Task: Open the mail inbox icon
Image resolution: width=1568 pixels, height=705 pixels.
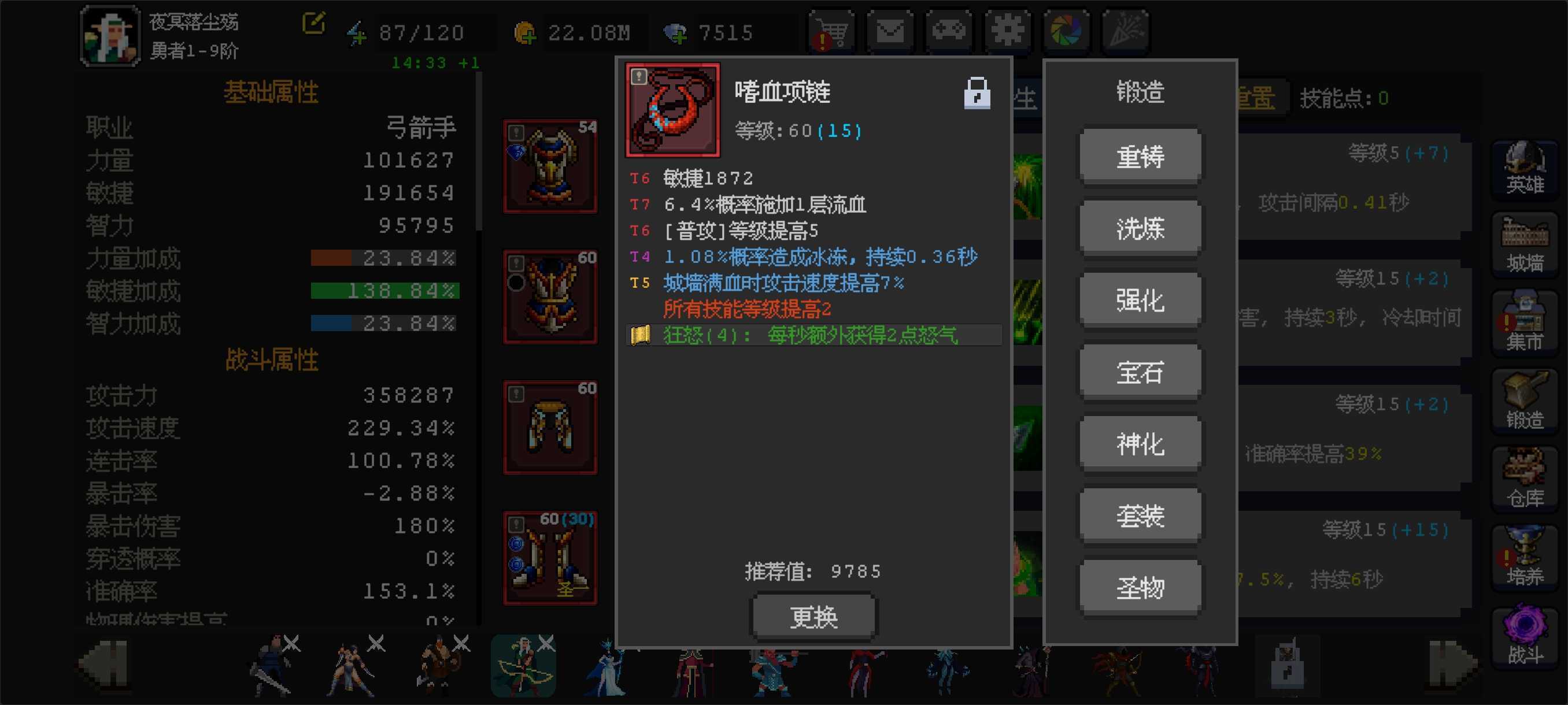Action: tap(889, 31)
